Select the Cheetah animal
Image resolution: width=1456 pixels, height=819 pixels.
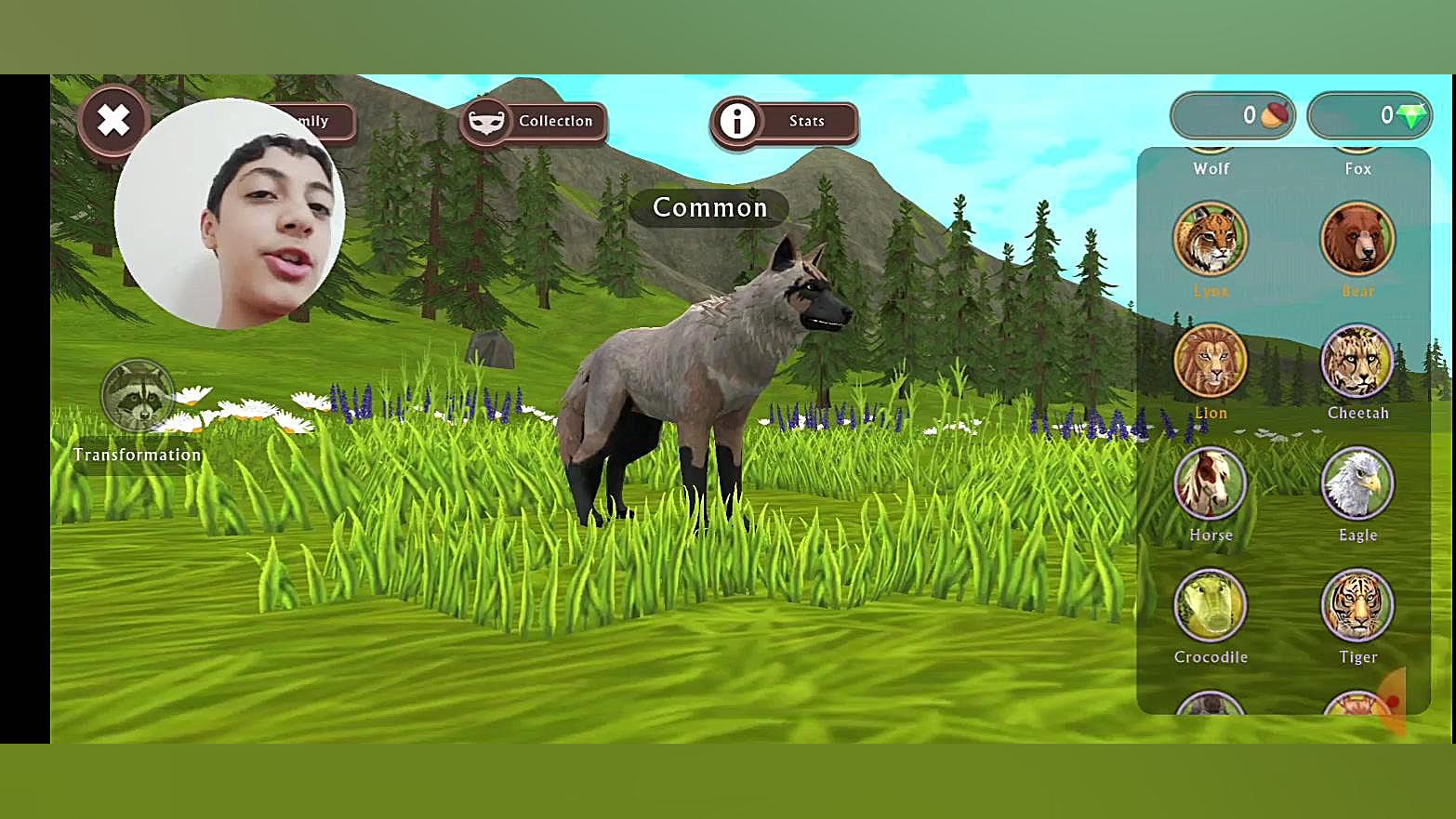pos(1357,362)
